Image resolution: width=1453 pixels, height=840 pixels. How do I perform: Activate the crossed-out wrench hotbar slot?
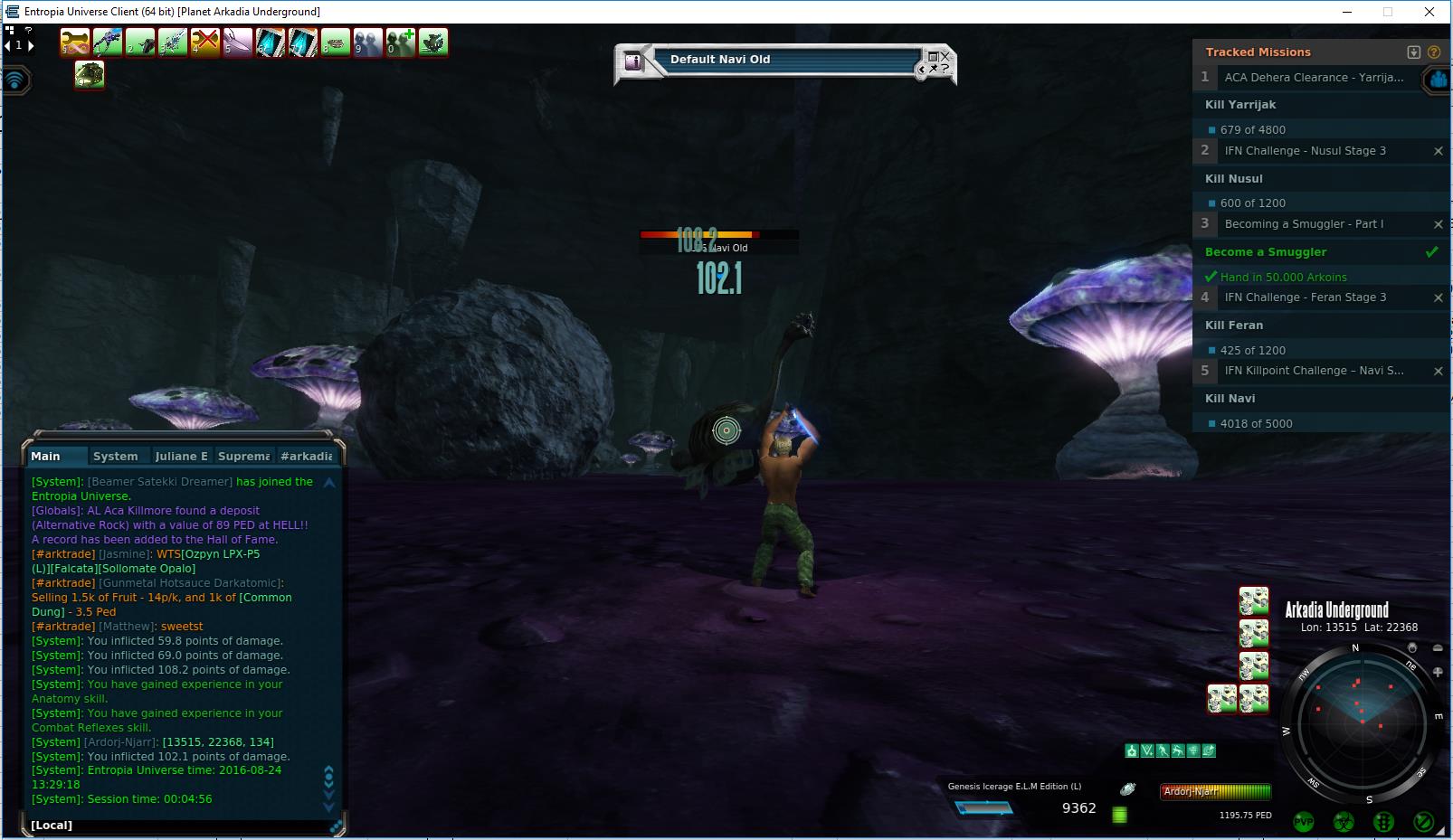205,42
